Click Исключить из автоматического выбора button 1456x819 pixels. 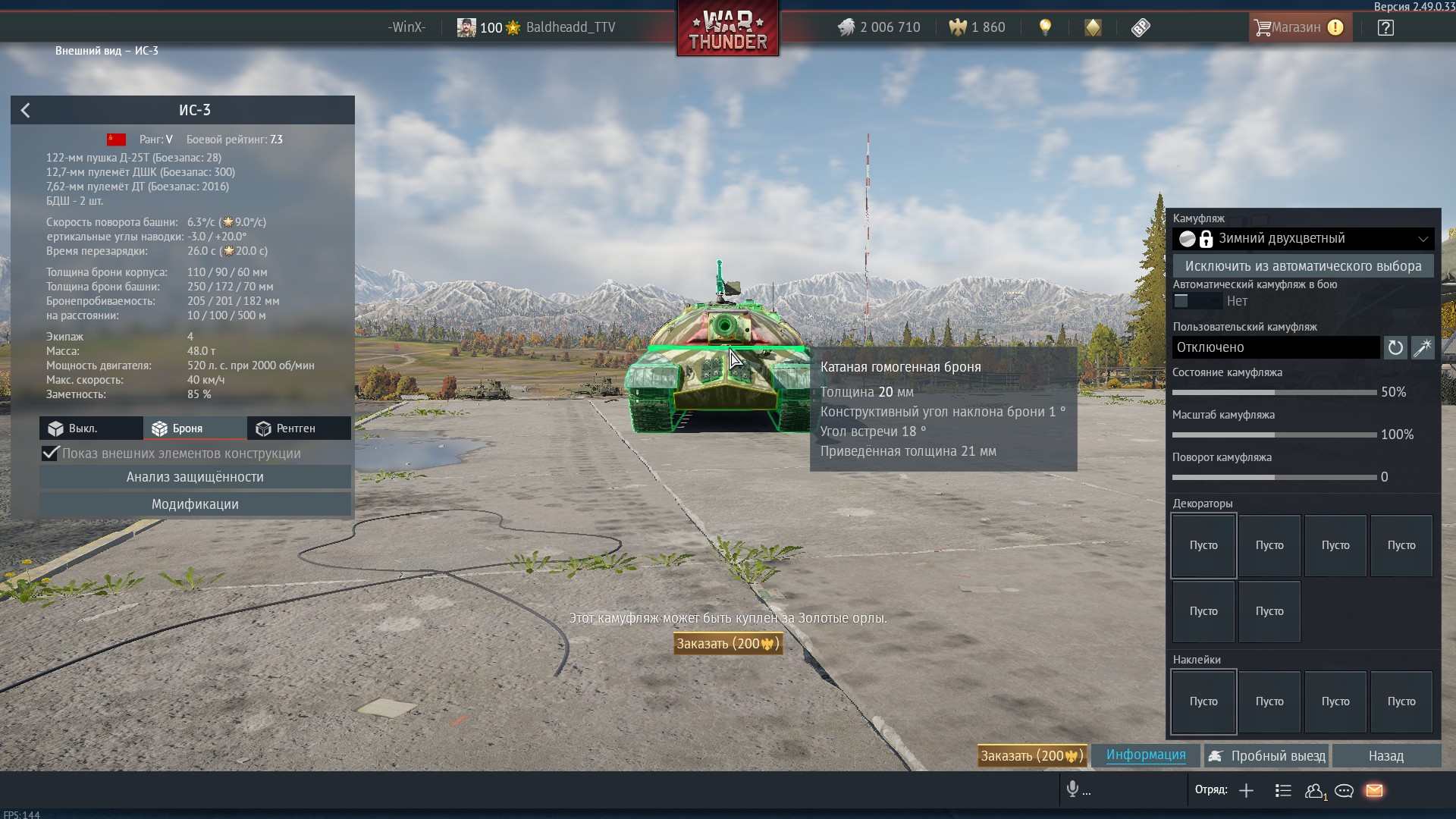click(x=1303, y=266)
